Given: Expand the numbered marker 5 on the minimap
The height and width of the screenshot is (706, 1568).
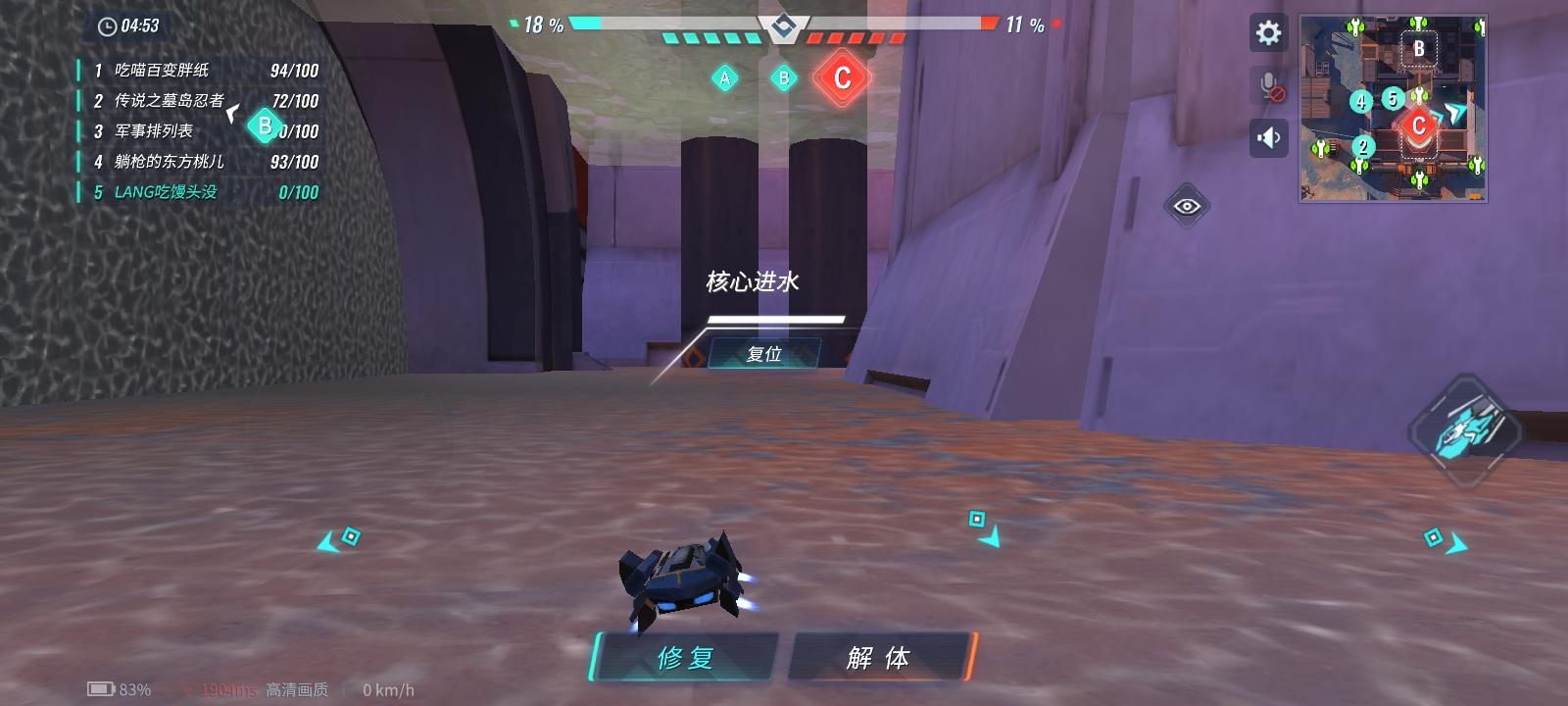Looking at the screenshot, I should point(1392,97).
